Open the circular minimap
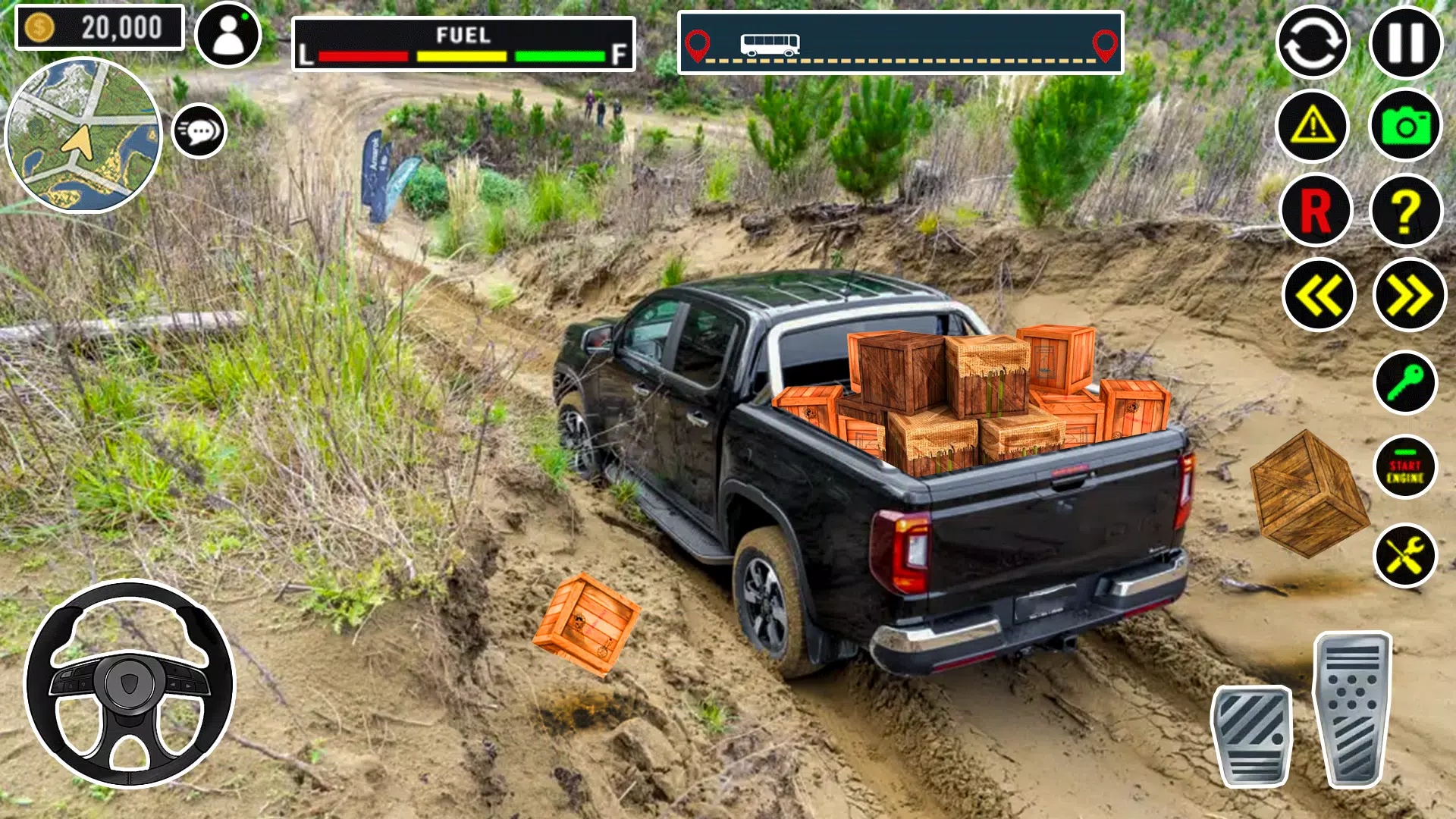Image resolution: width=1456 pixels, height=819 pixels. [x=83, y=136]
